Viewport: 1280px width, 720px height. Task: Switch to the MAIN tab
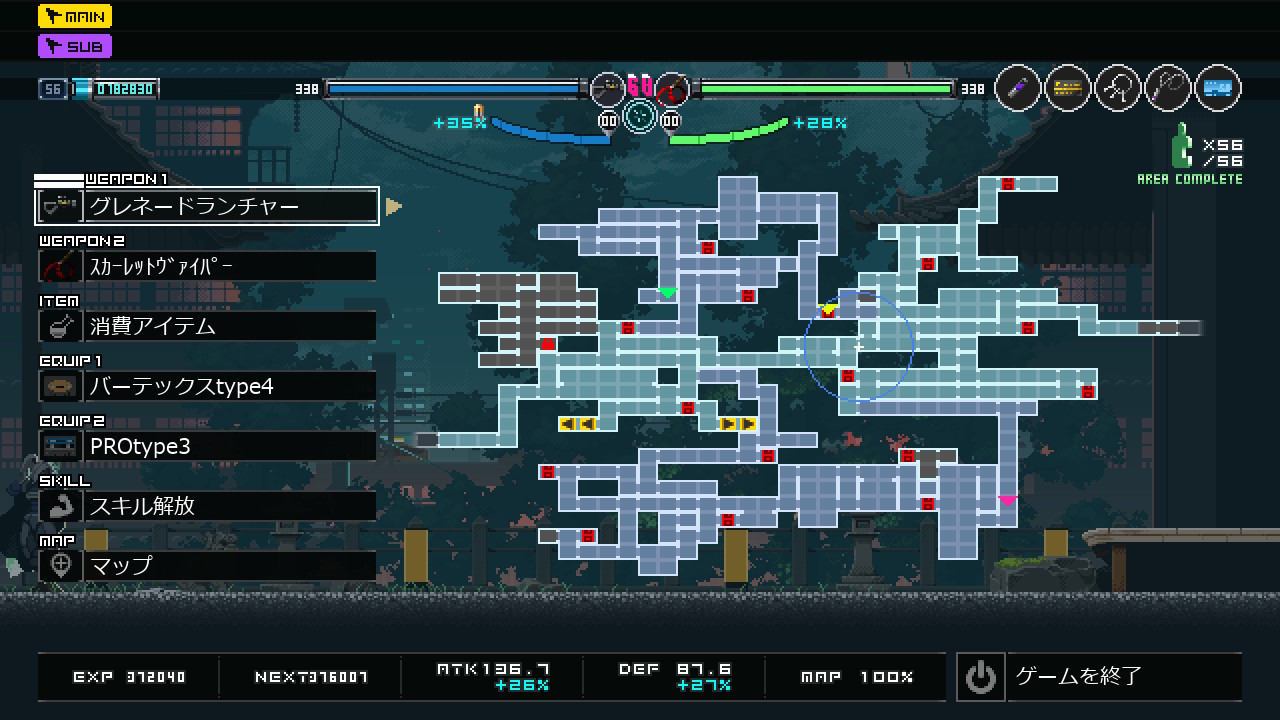tap(75, 16)
